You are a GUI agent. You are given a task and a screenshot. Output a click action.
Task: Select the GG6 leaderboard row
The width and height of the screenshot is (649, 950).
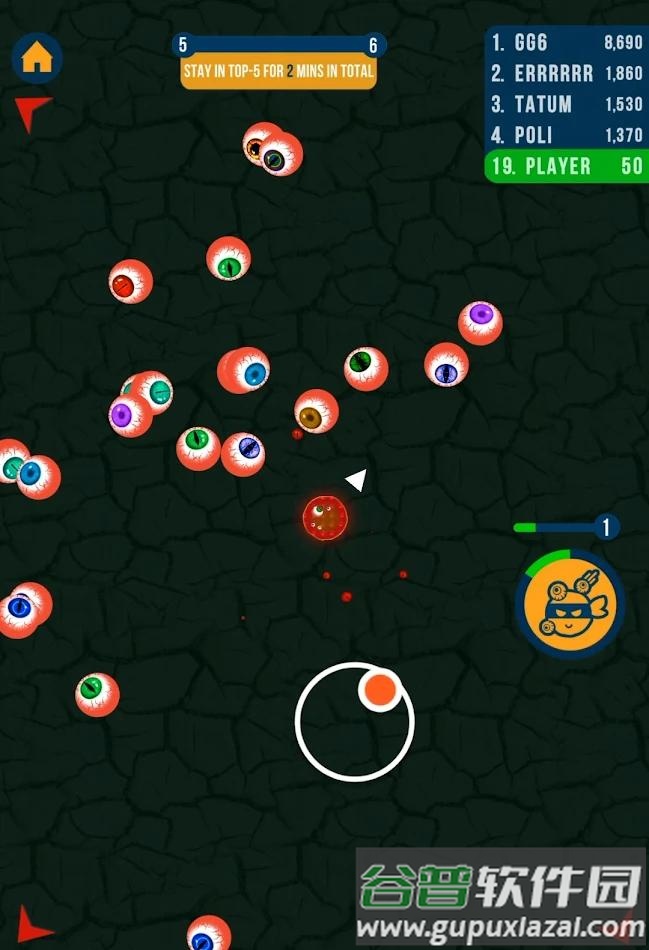566,43
